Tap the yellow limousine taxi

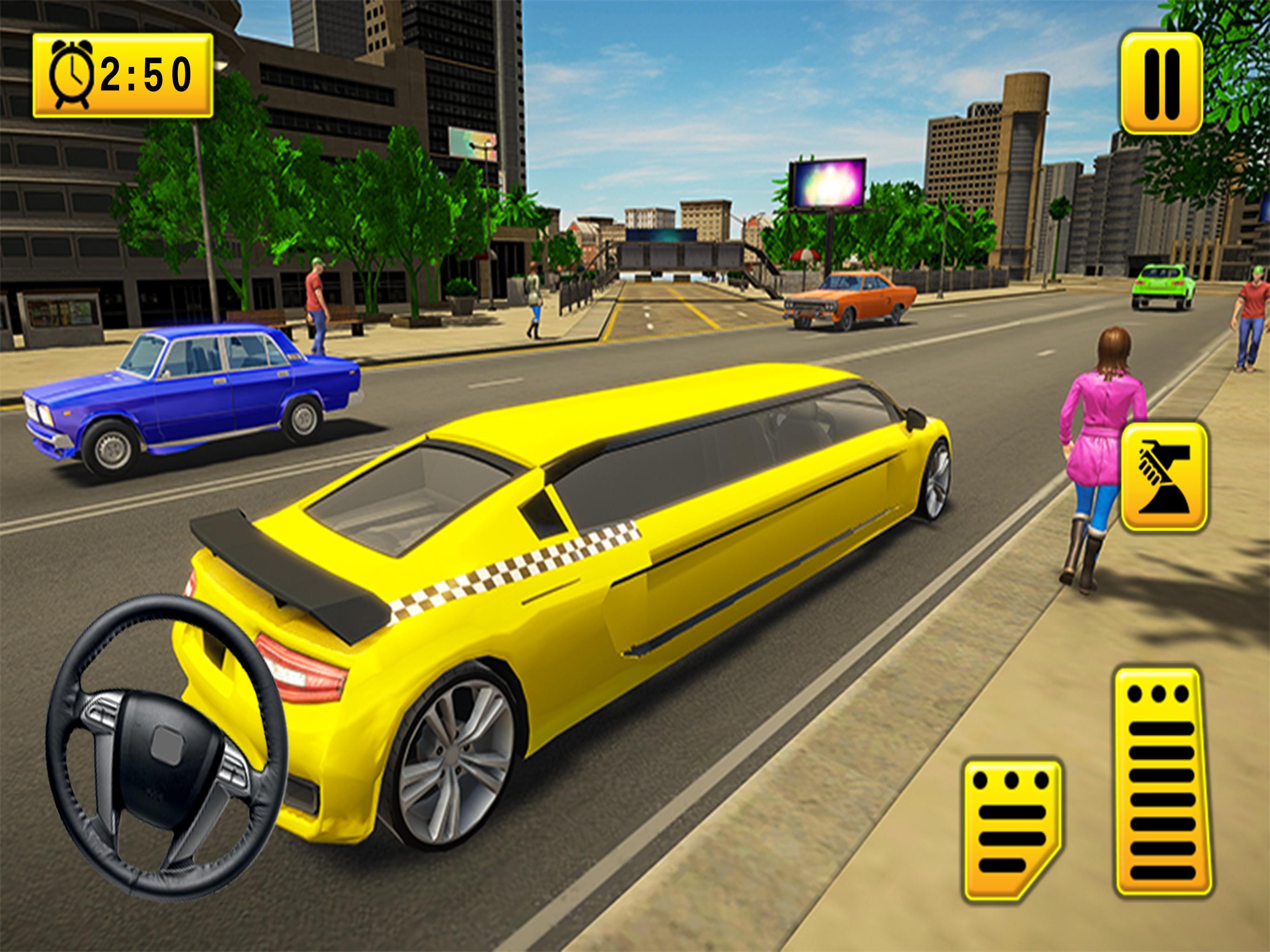tap(574, 603)
